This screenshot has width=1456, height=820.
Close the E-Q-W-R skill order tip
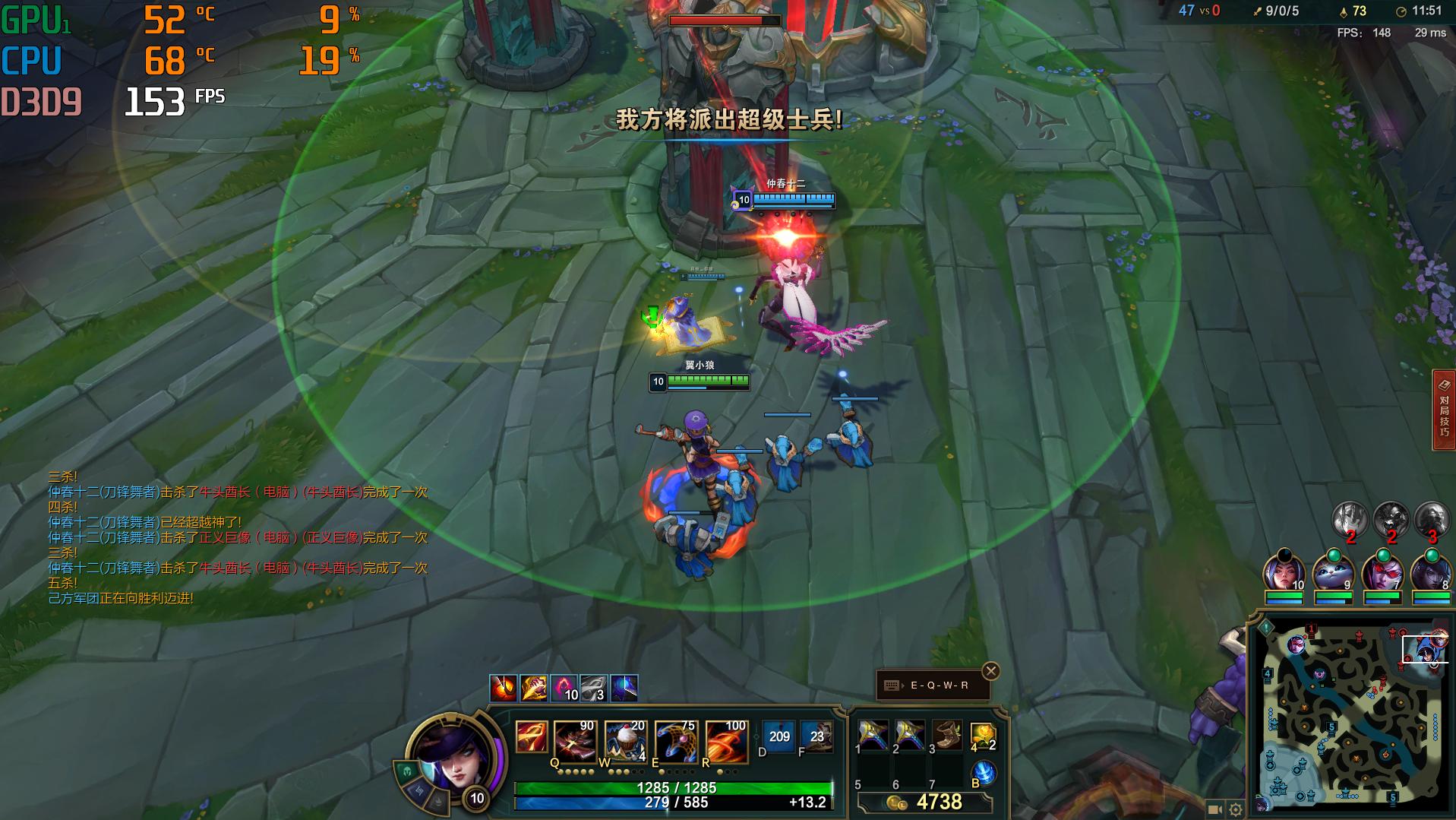(x=990, y=671)
